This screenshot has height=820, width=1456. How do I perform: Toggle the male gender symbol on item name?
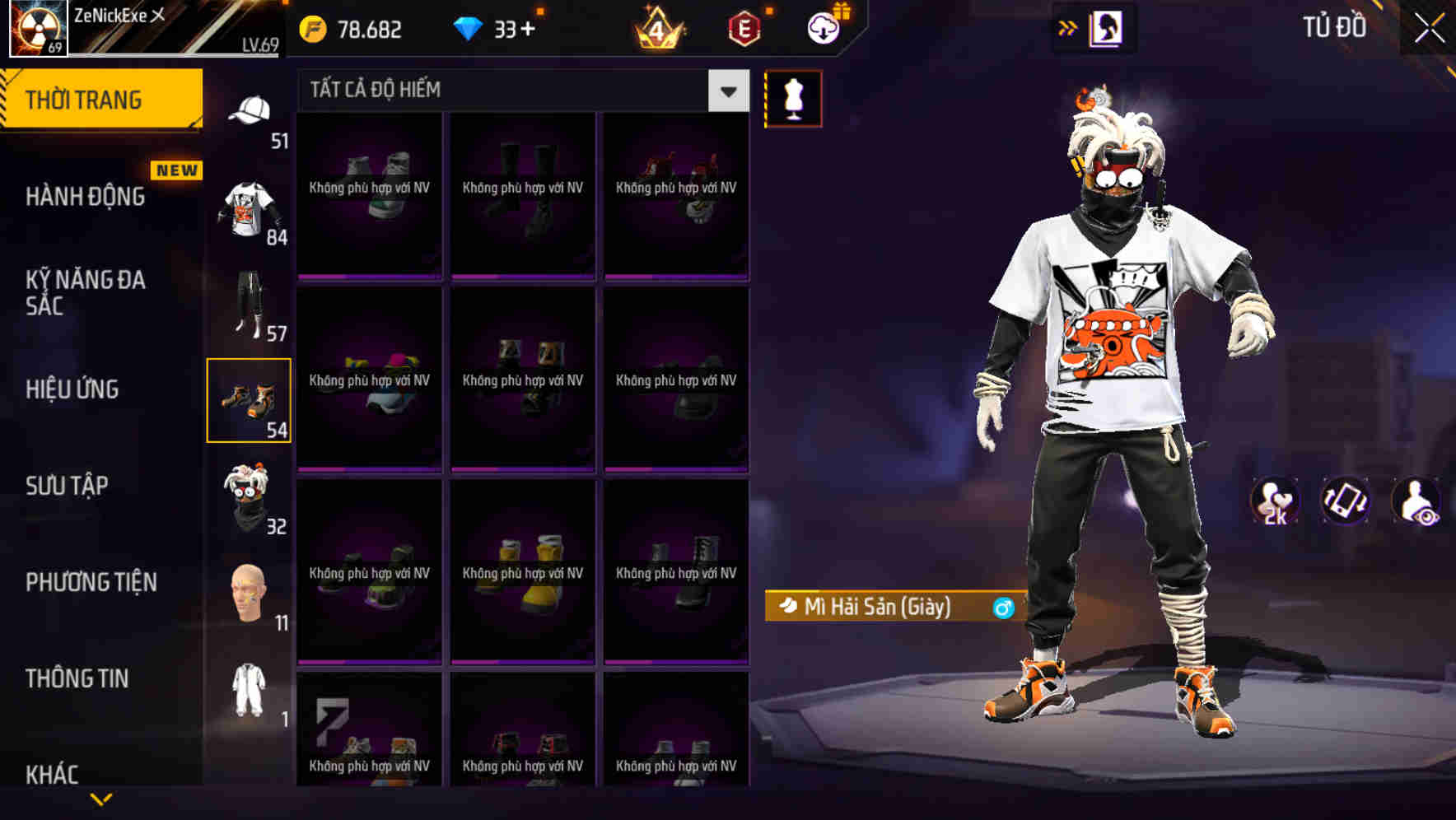pyautogui.click(x=1001, y=608)
